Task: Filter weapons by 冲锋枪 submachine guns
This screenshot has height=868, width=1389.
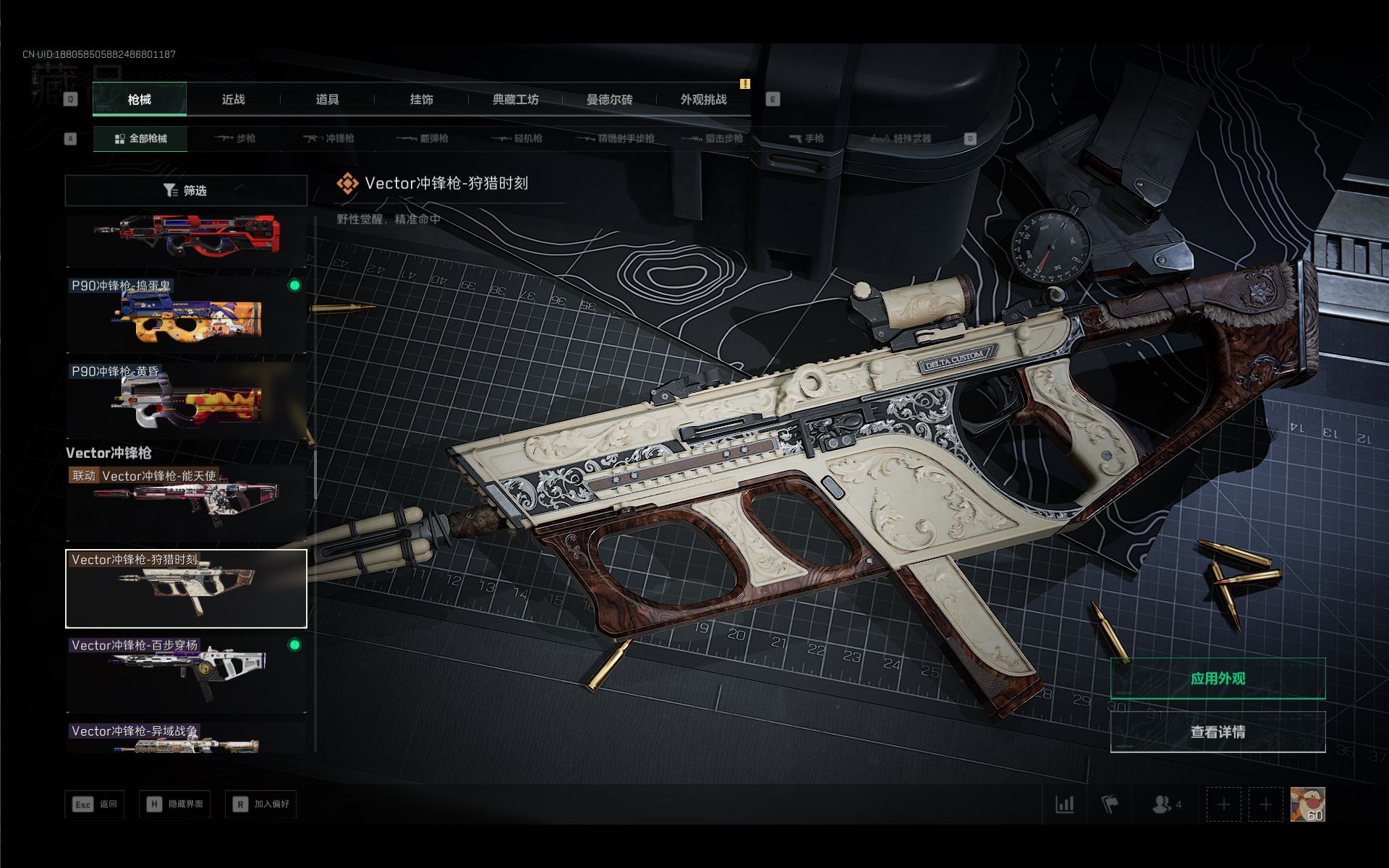Action: pyautogui.click(x=329, y=138)
